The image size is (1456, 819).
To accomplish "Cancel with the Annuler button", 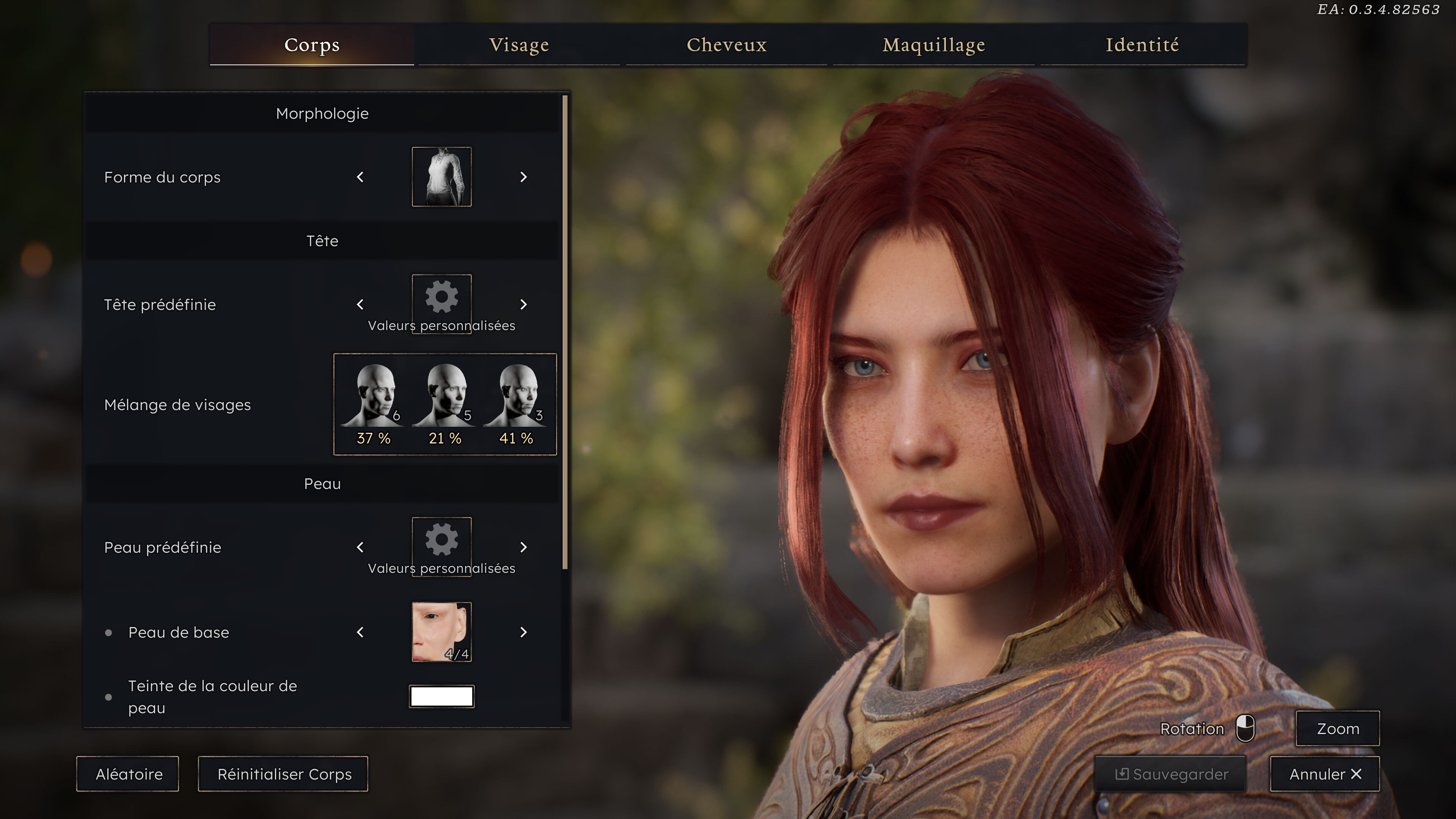I will (1324, 774).
